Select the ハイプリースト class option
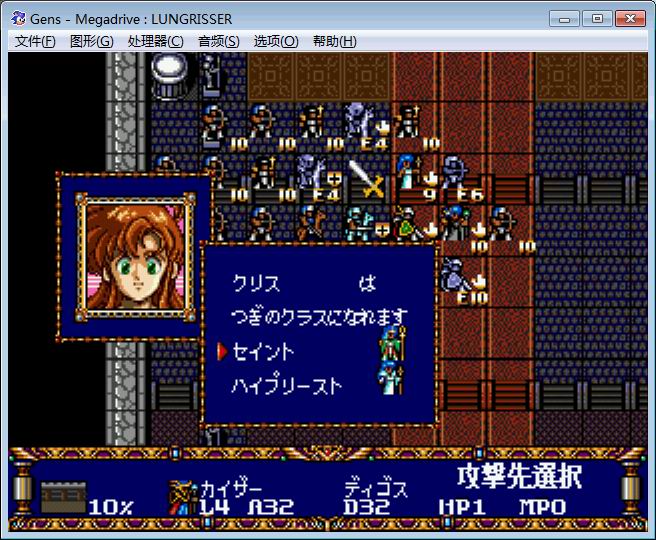Viewport: 656px width, 540px height. [287, 385]
